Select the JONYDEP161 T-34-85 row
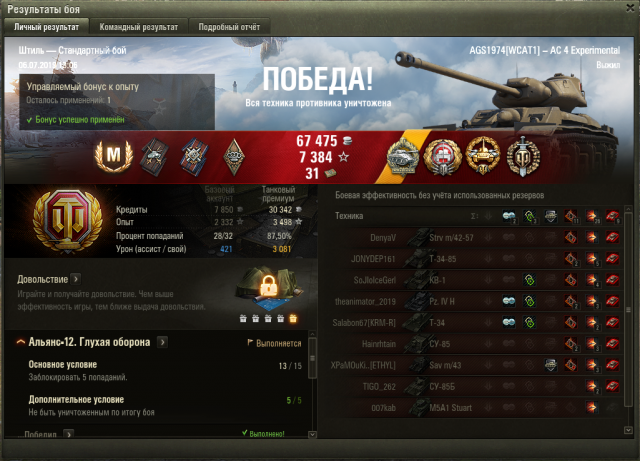This screenshot has height=461, width=640. pos(480,259)
